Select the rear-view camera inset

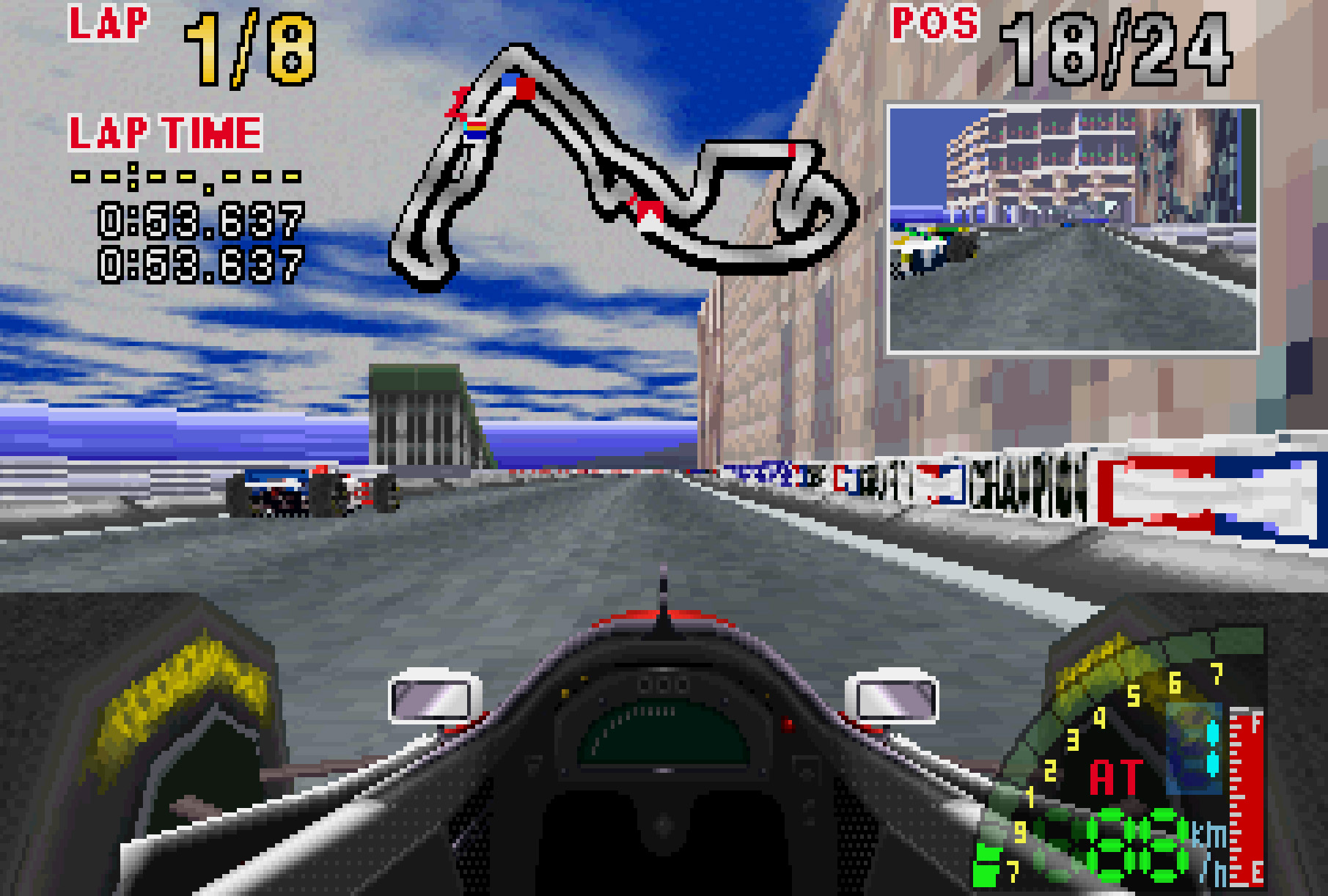1073,229
